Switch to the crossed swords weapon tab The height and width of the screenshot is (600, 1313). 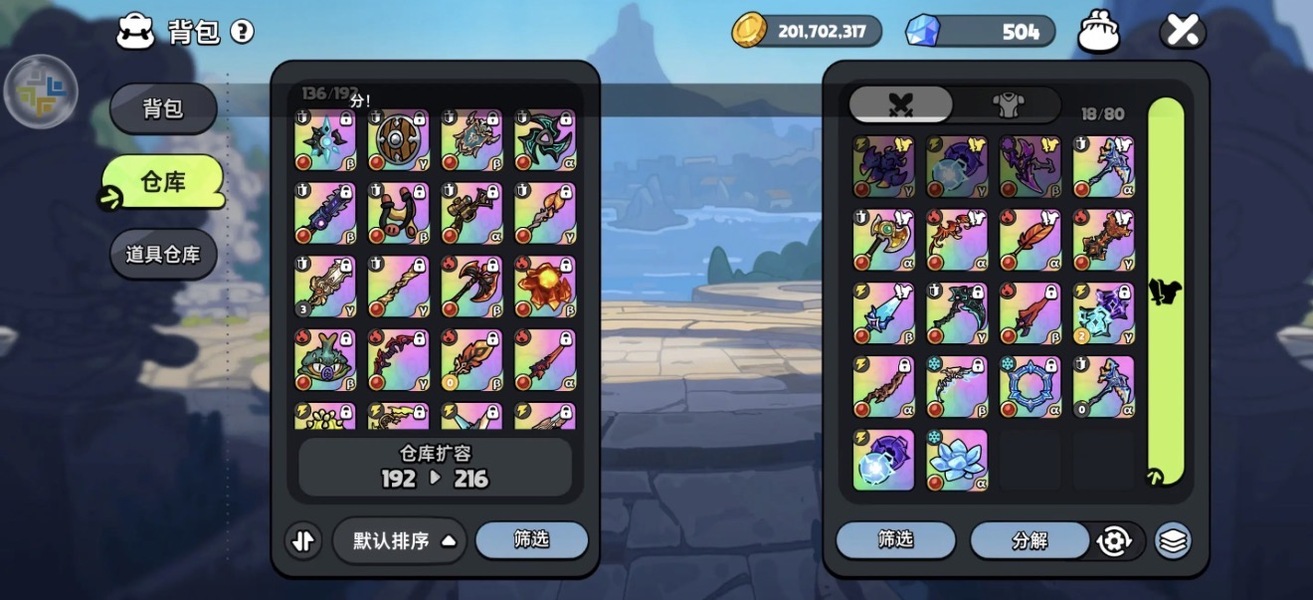click(x=901, y=104)
